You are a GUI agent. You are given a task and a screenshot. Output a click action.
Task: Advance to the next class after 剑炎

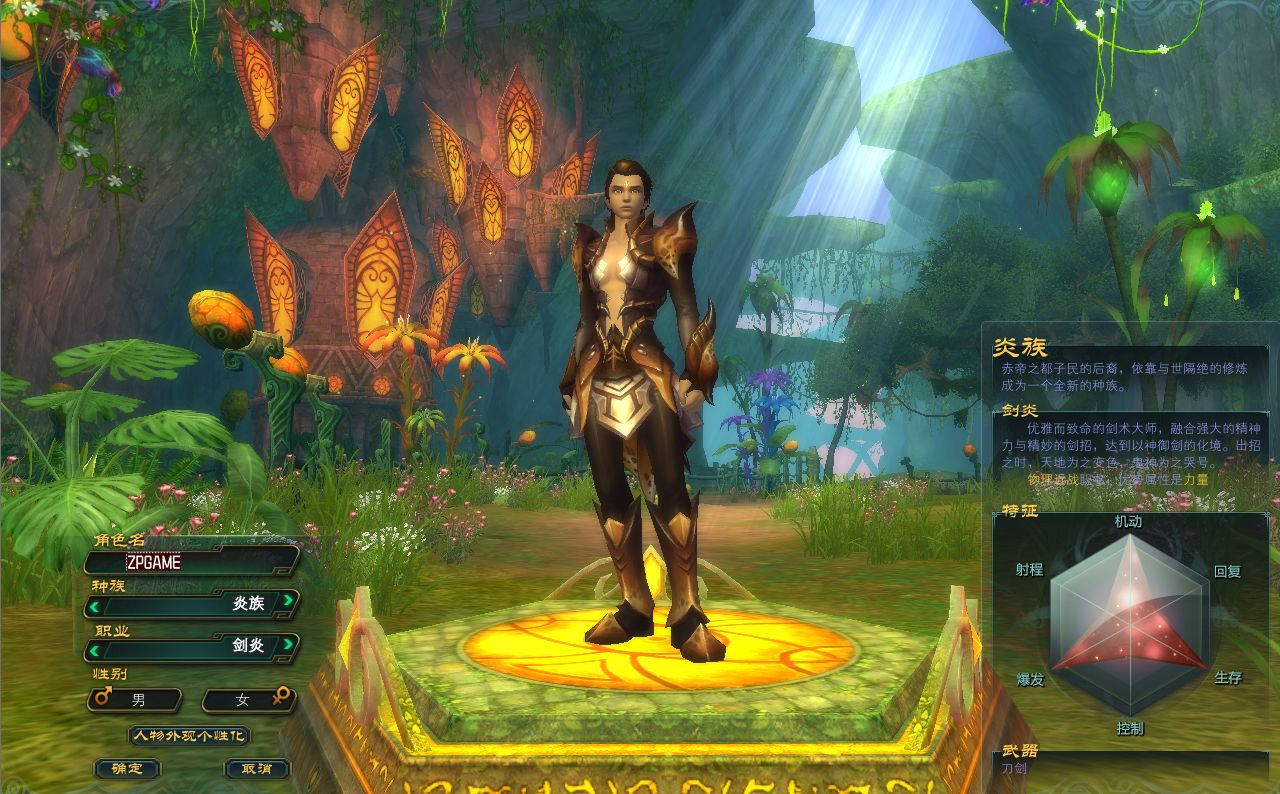coord(288,645)
